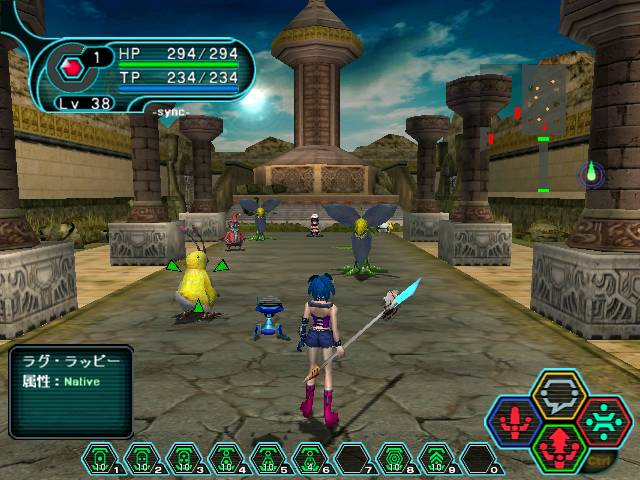Choose the item in hotbar slot 4

tap(226, 459)
